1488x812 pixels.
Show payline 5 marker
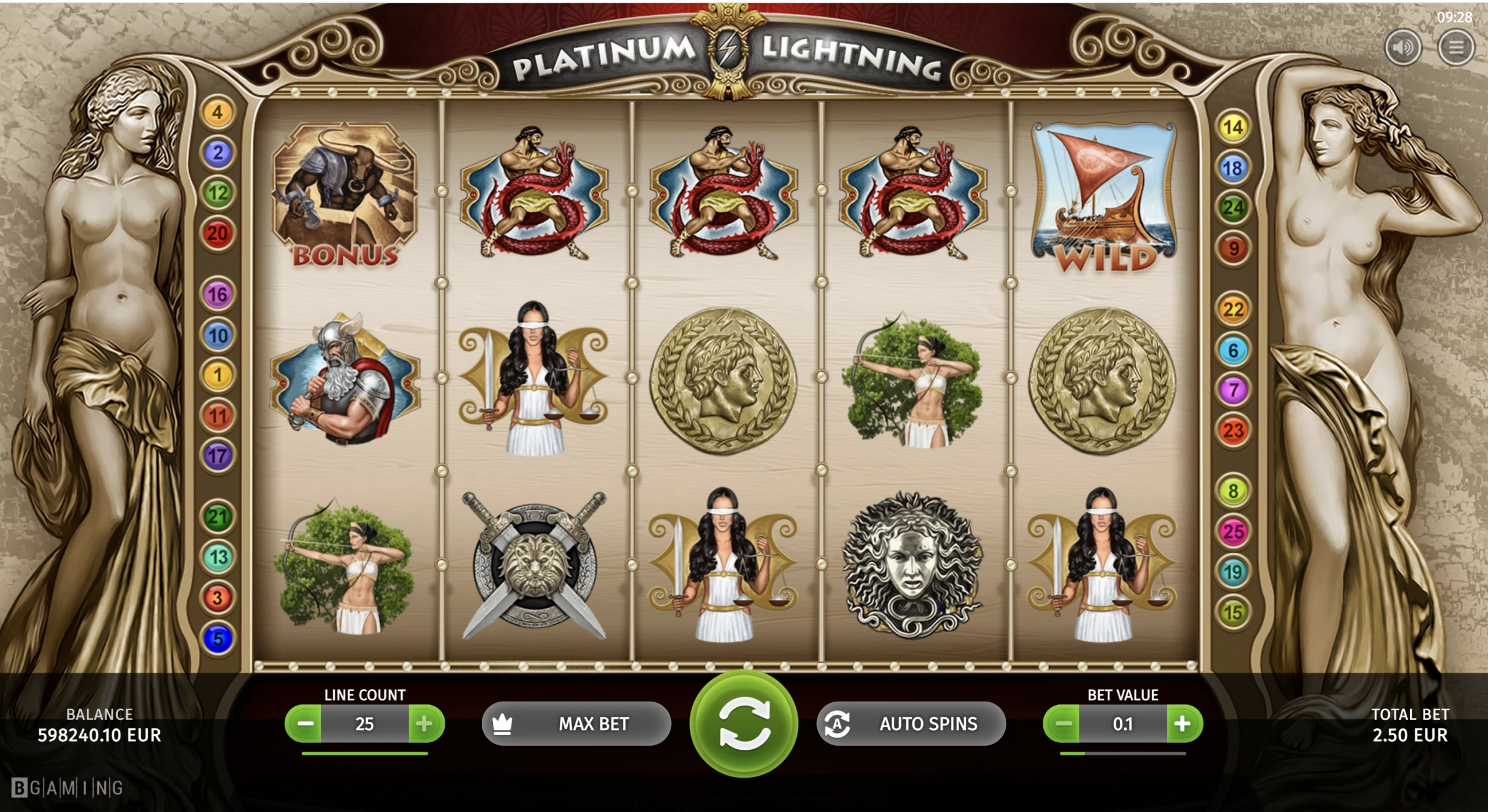click(x=217, y=638)
